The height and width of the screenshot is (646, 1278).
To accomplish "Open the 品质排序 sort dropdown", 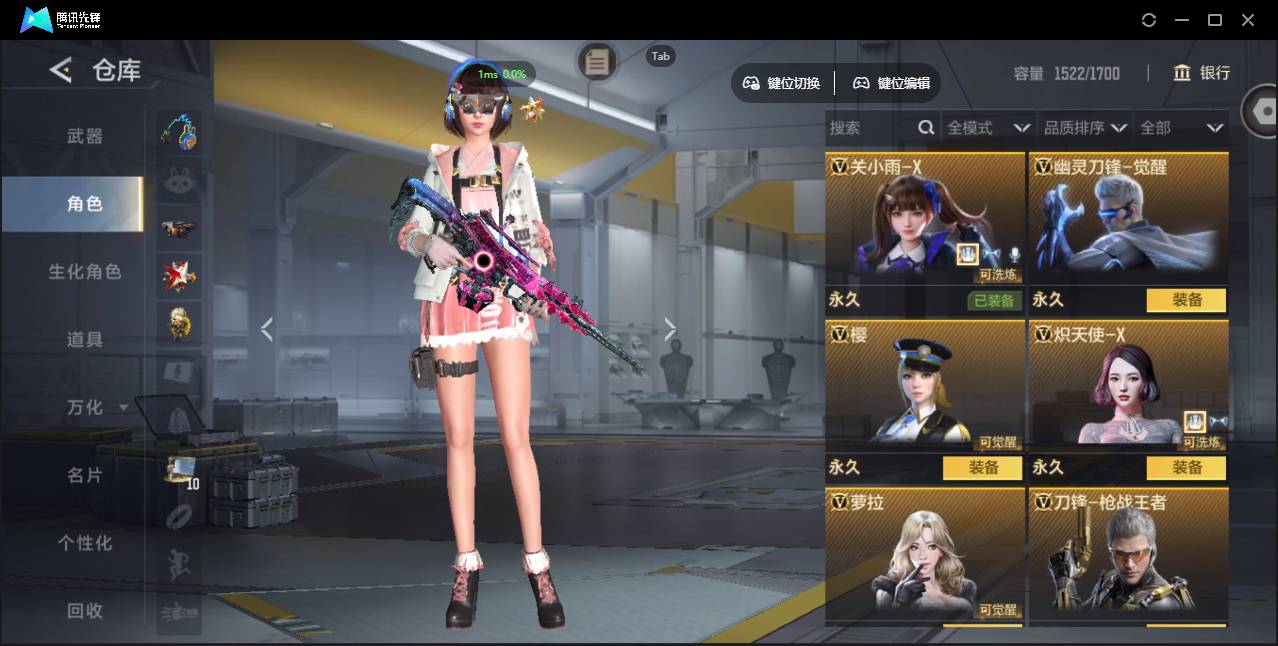I will [x=1085, y=128].
